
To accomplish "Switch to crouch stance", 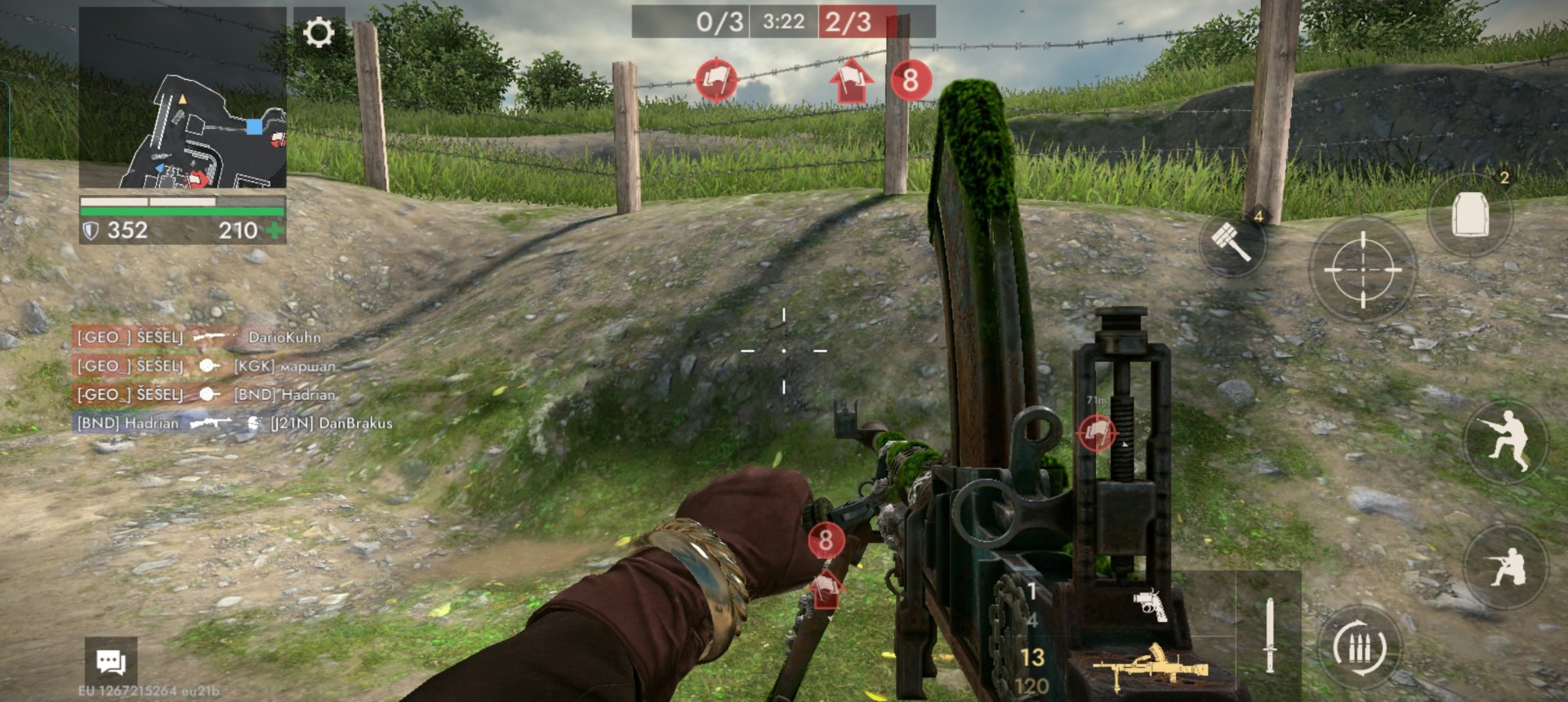I will [1506, 566].
